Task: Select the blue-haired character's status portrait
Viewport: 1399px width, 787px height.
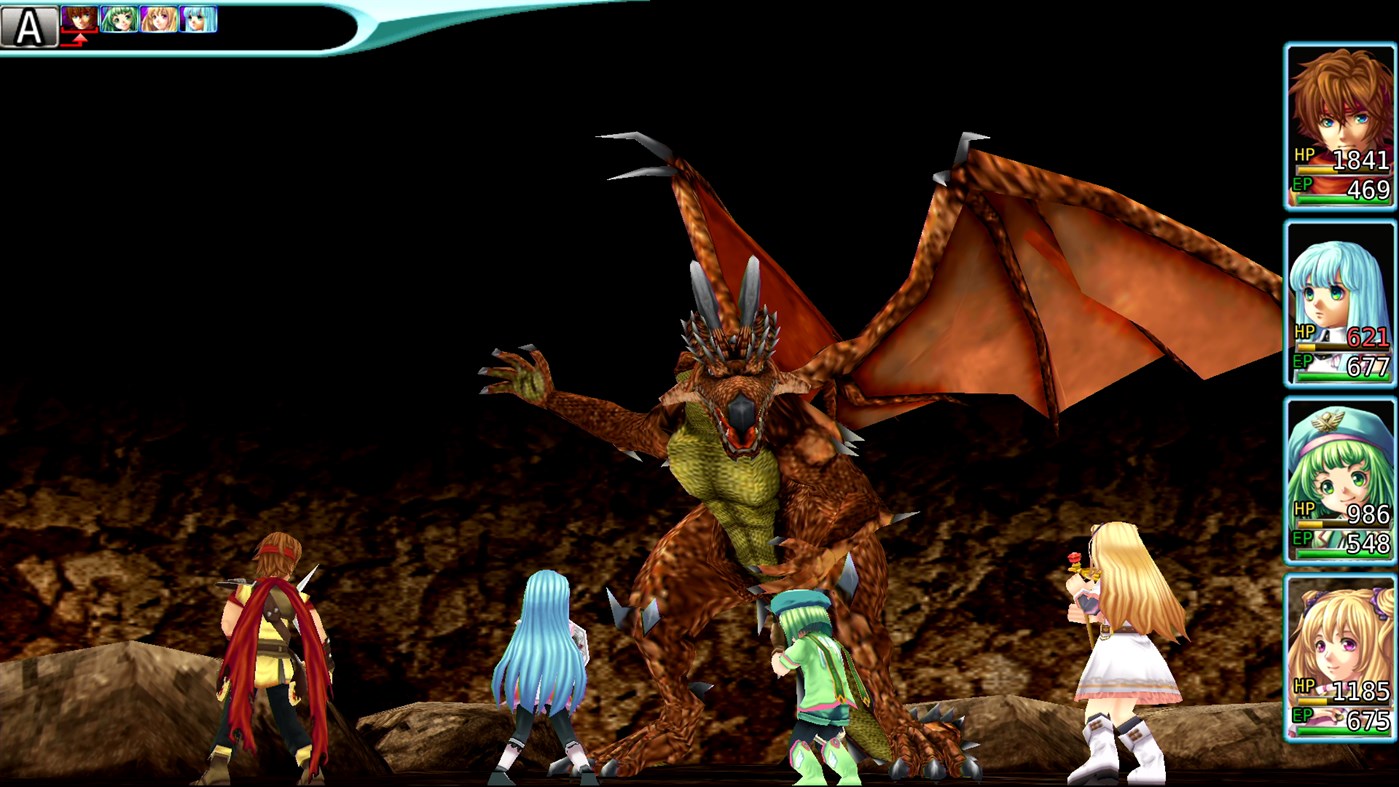Action: click(1339, 290)
